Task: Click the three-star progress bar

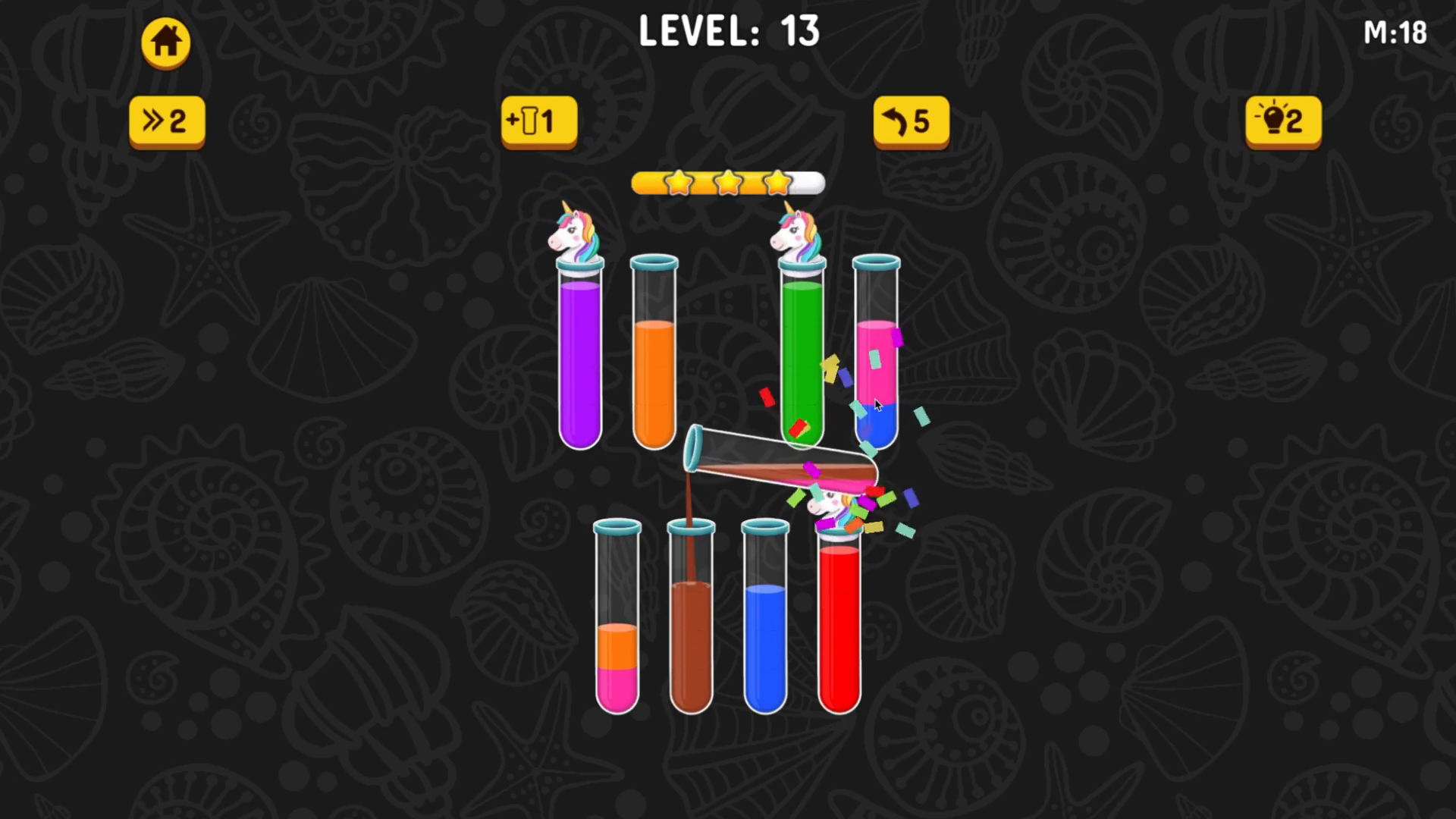Action: click(728, 183)
